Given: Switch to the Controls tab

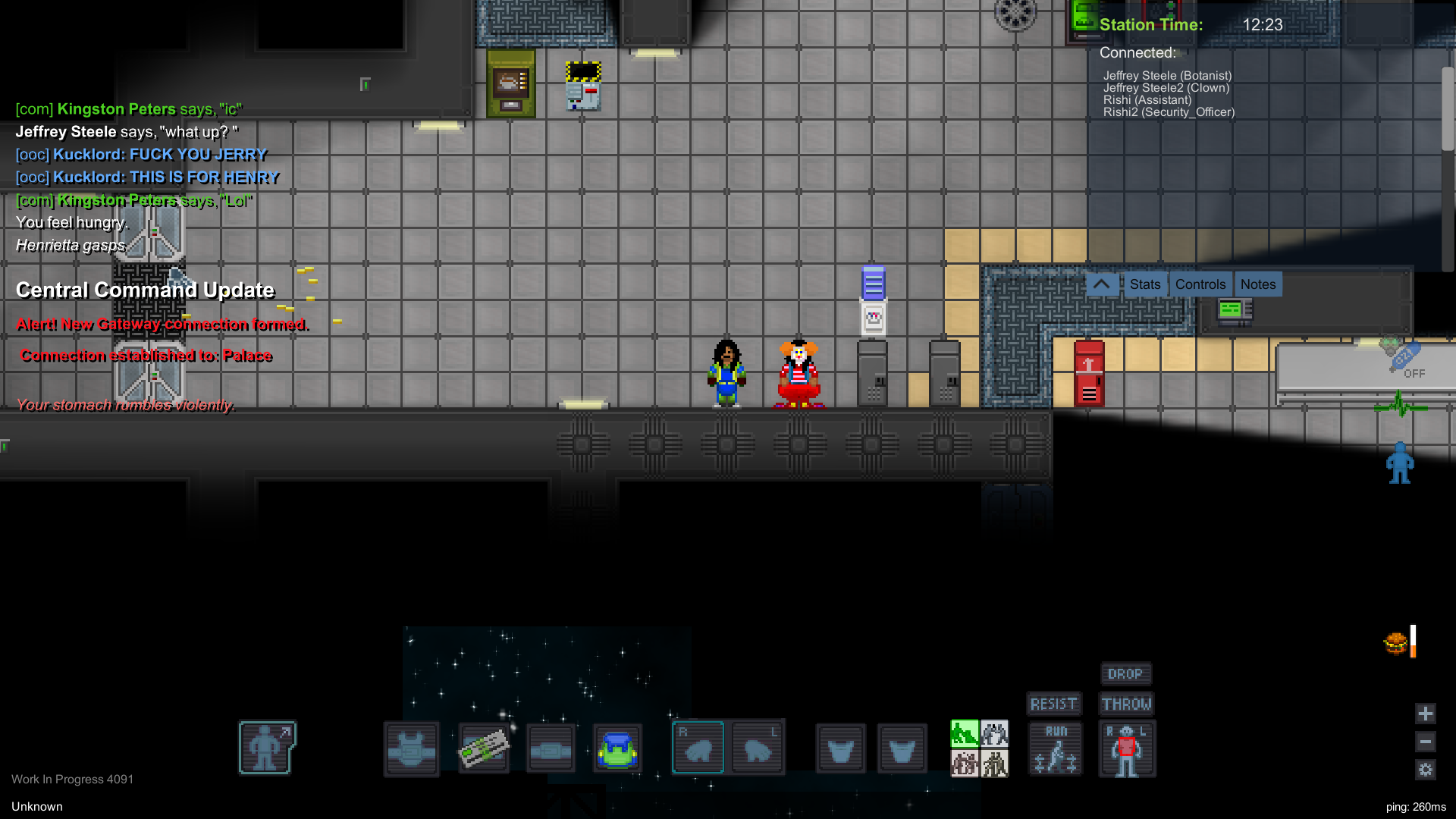Looking at the screenshot, I should pyautogui.click(x=1200, y=284).
